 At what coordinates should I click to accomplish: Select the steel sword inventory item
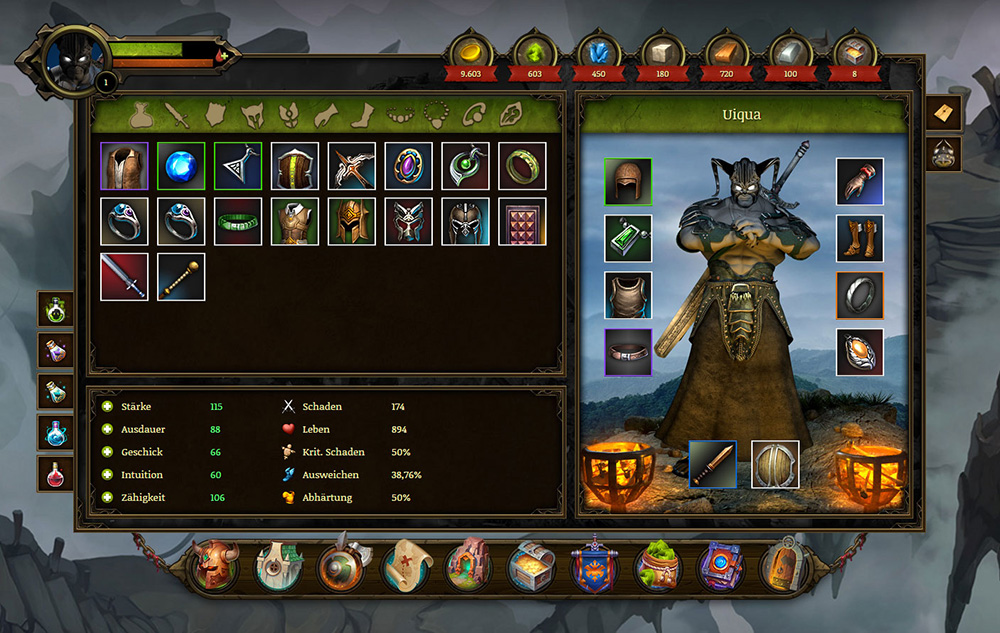124,277
